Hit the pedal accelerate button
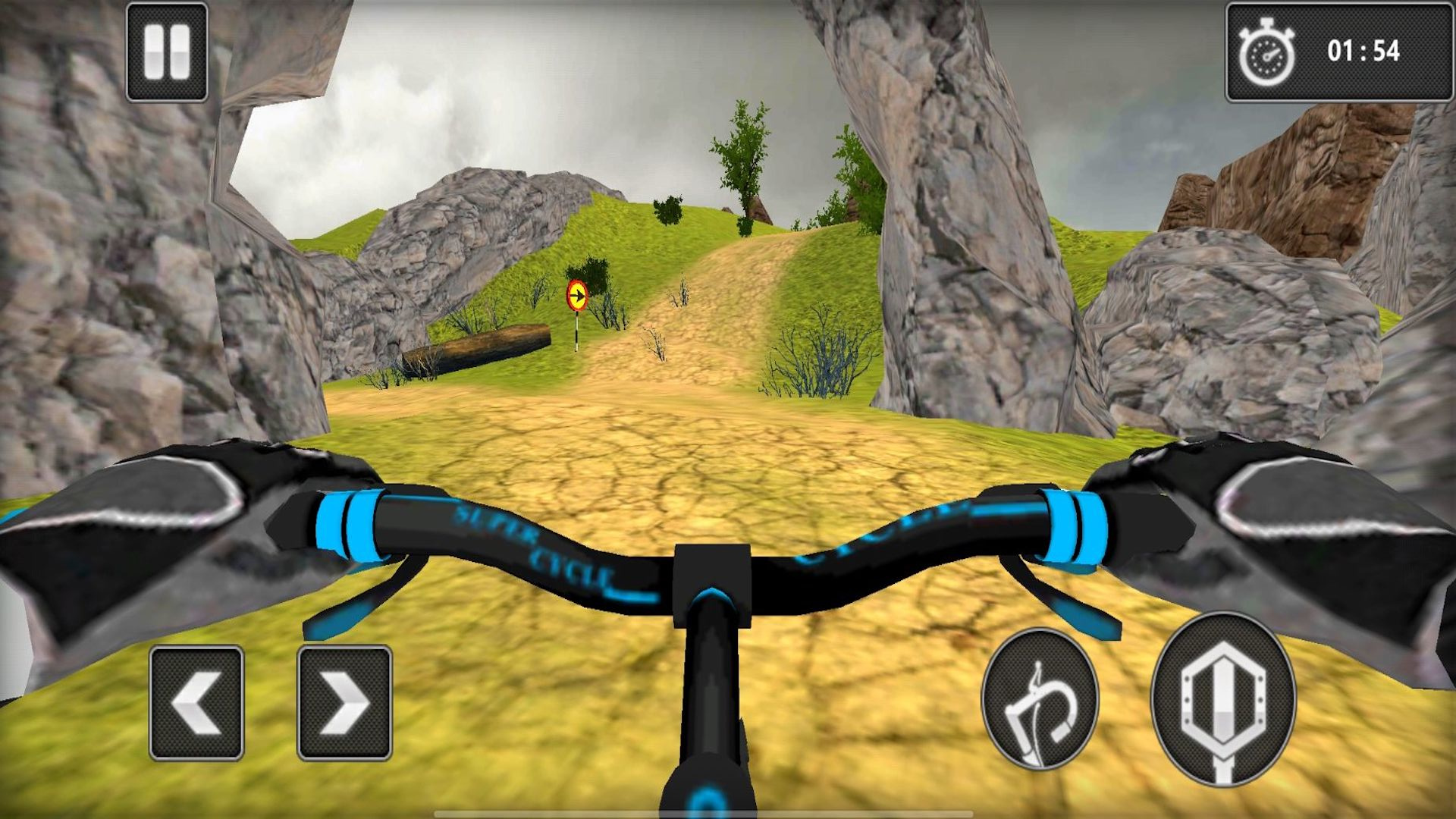This screenshot has height=819, width=1456. click(x=1222, y=699)
